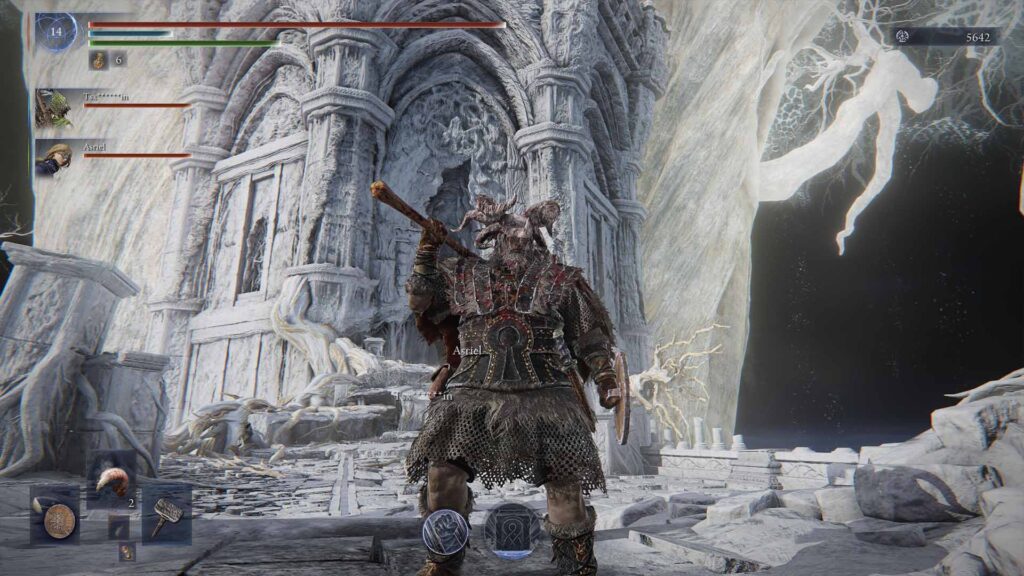Click the level 14 emblem
This screenshot has width=1024, height=576.
click(x=56, y=32)
